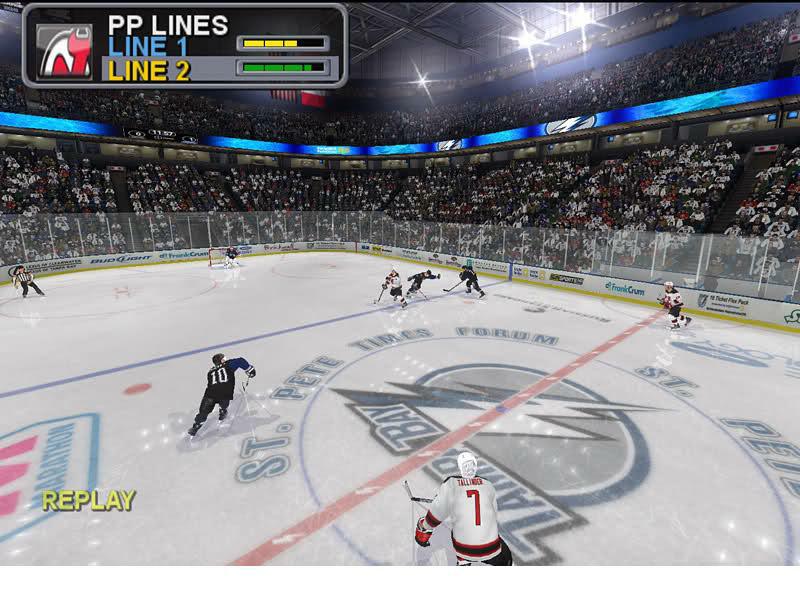Select Line 1 in PP Lines panel
The width and height of the screenshot is (800, 600).
(148, 46)
